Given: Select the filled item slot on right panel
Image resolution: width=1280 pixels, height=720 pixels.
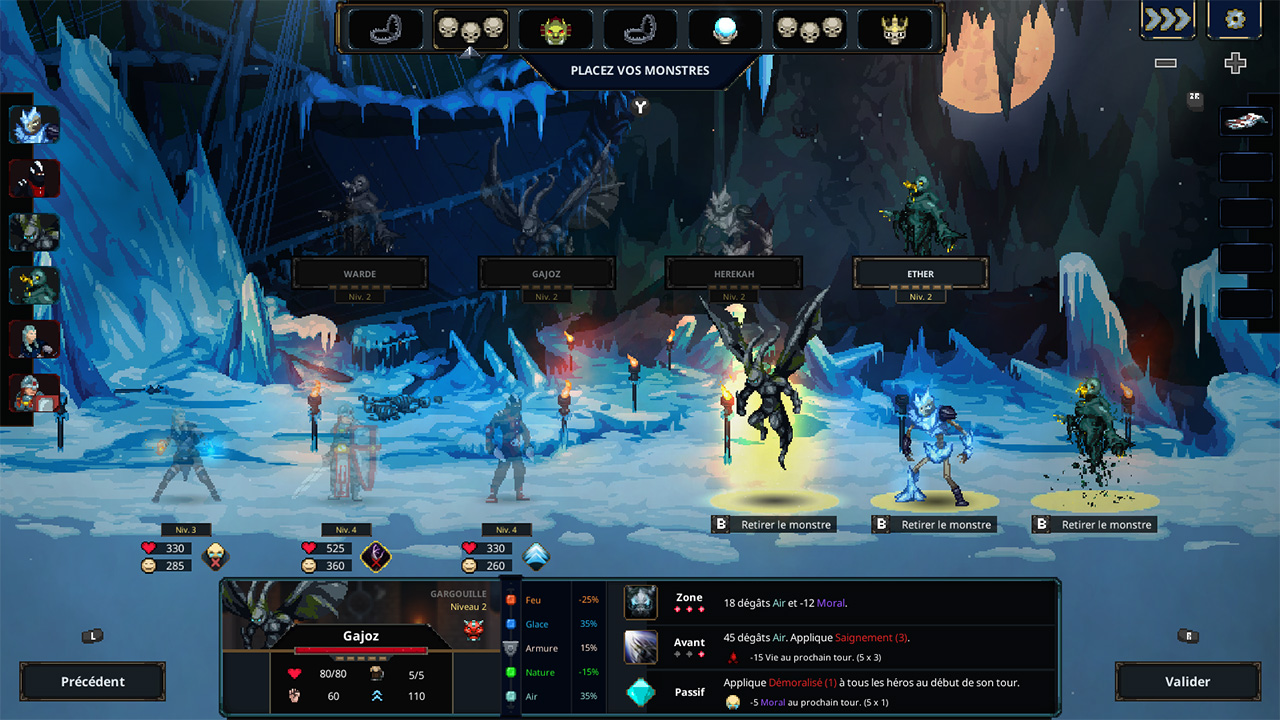Looking at the screenshot, I should coord(1245,121).
